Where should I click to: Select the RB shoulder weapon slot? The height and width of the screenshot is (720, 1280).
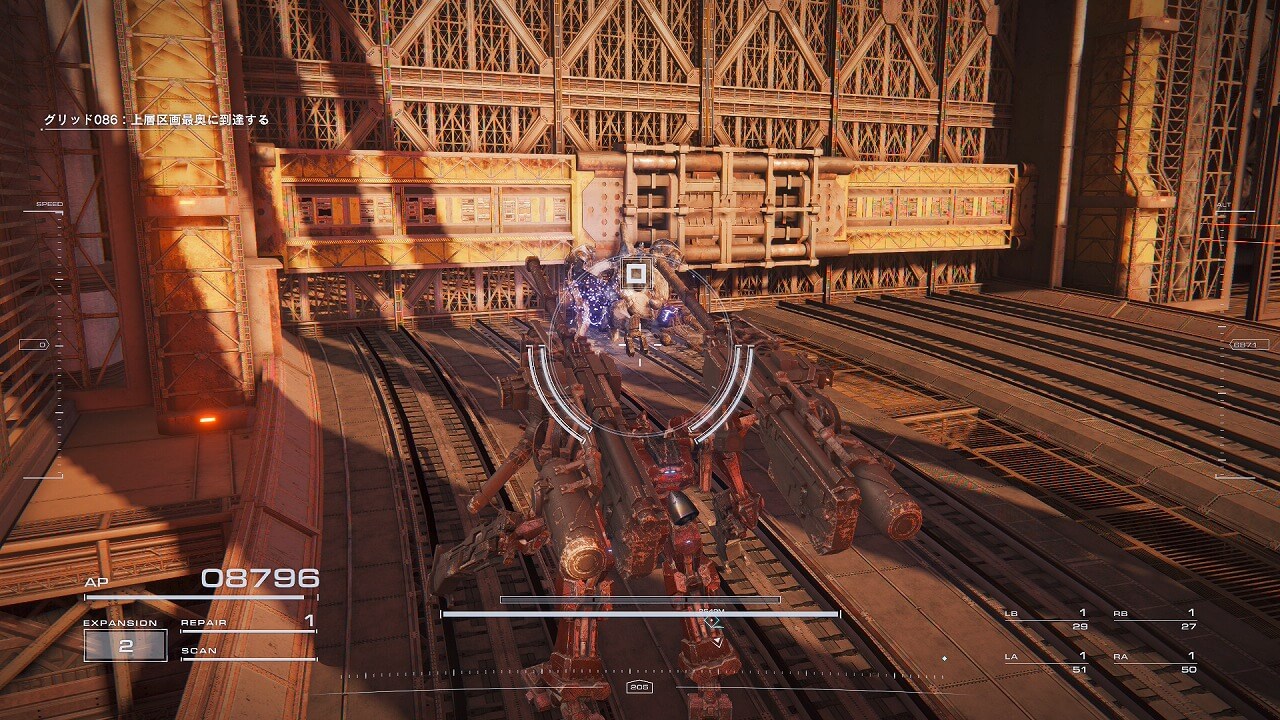pyautogui.click(x=1155, y=619)
